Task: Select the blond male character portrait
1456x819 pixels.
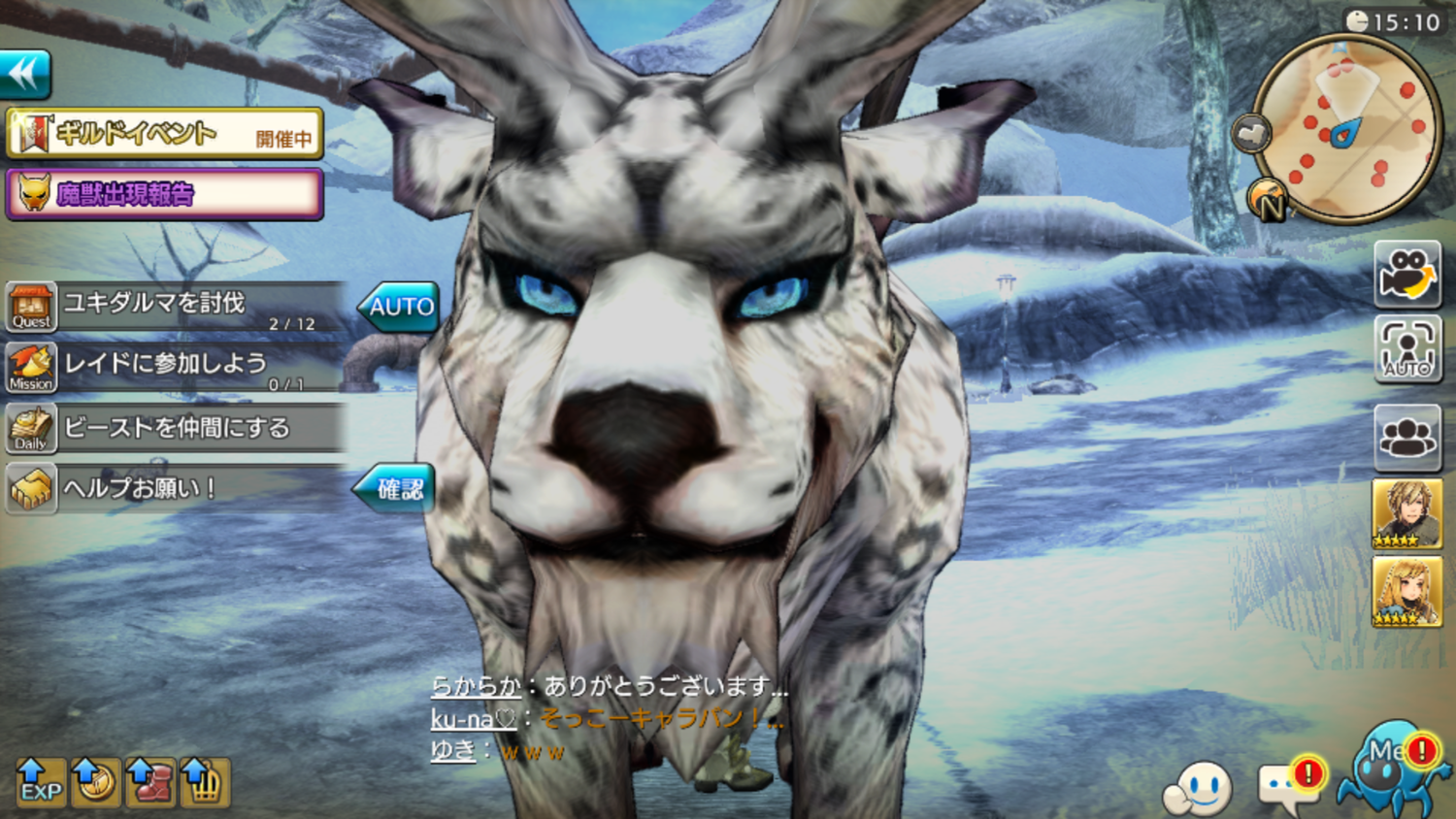Action: [1406, 513]
